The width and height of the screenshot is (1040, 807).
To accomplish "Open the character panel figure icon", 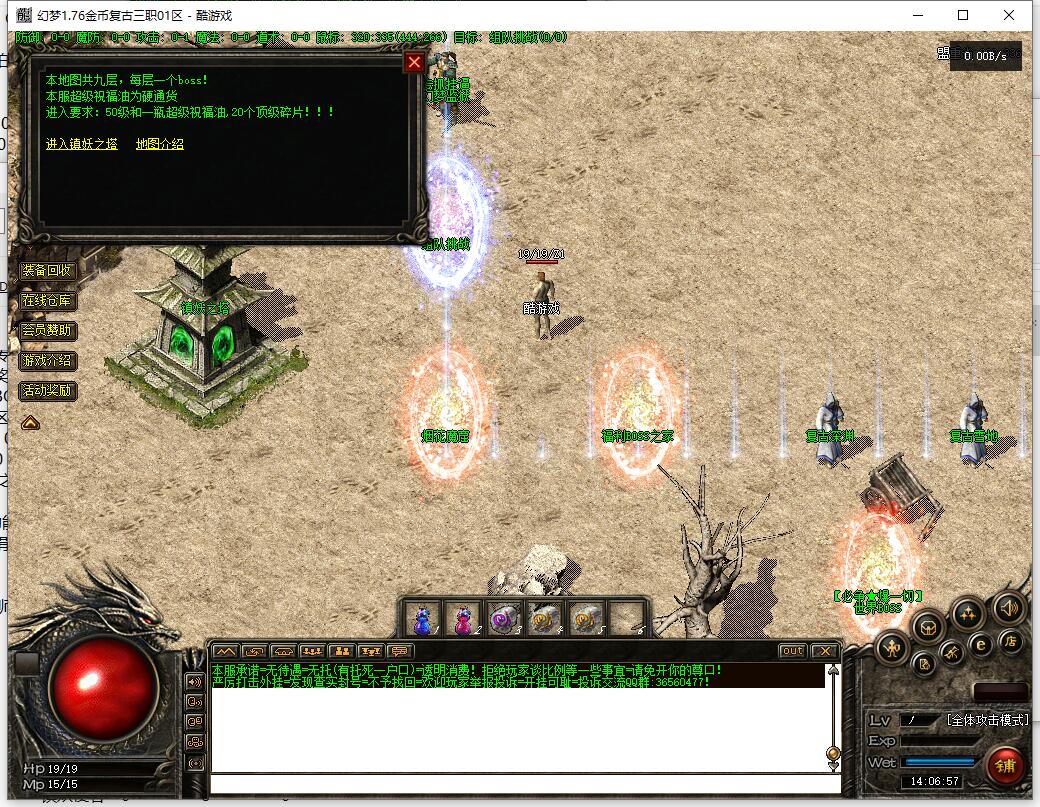I will tap(891, 649).
